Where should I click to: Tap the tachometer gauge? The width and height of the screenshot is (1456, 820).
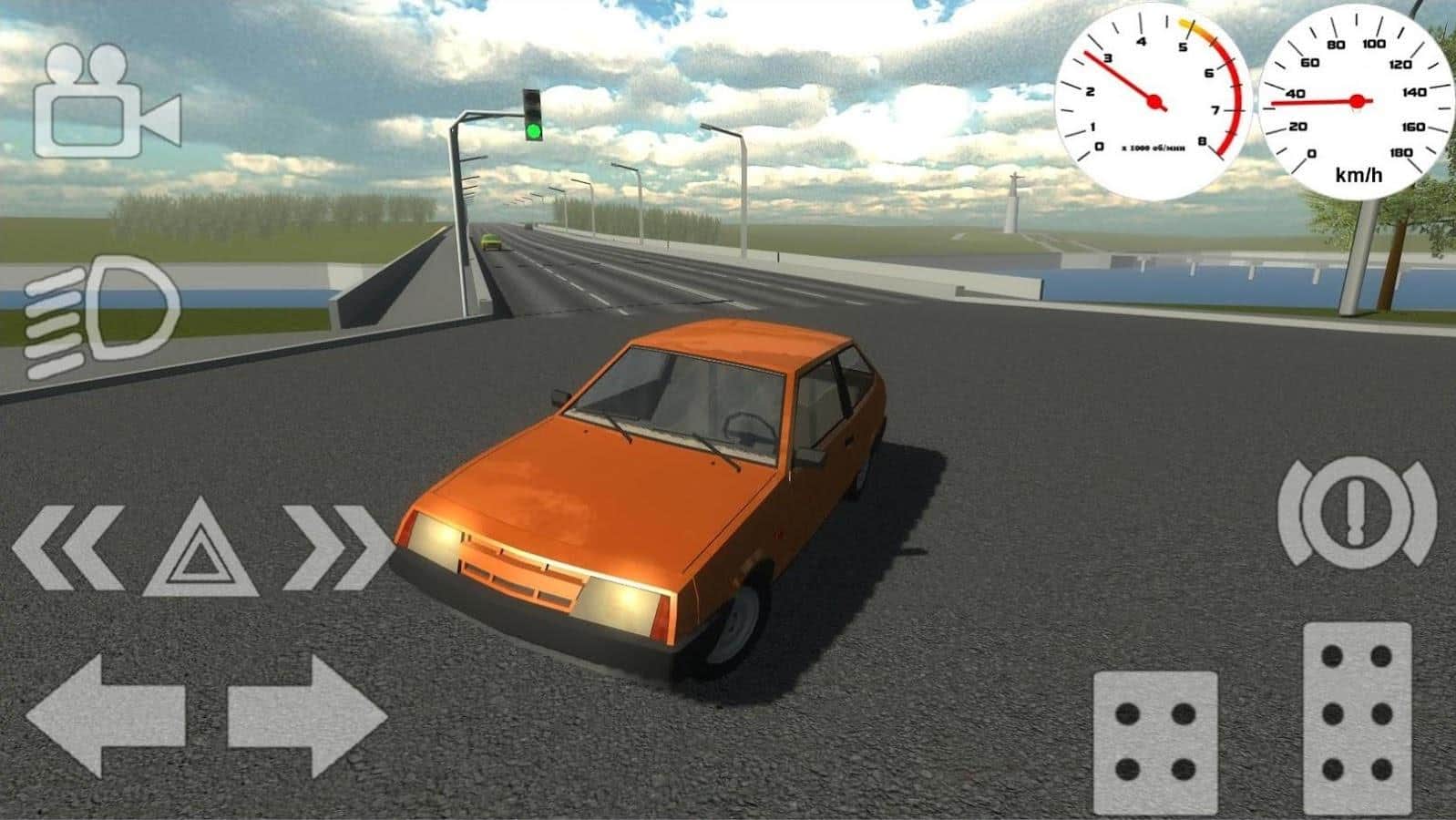click(1153, 100)
